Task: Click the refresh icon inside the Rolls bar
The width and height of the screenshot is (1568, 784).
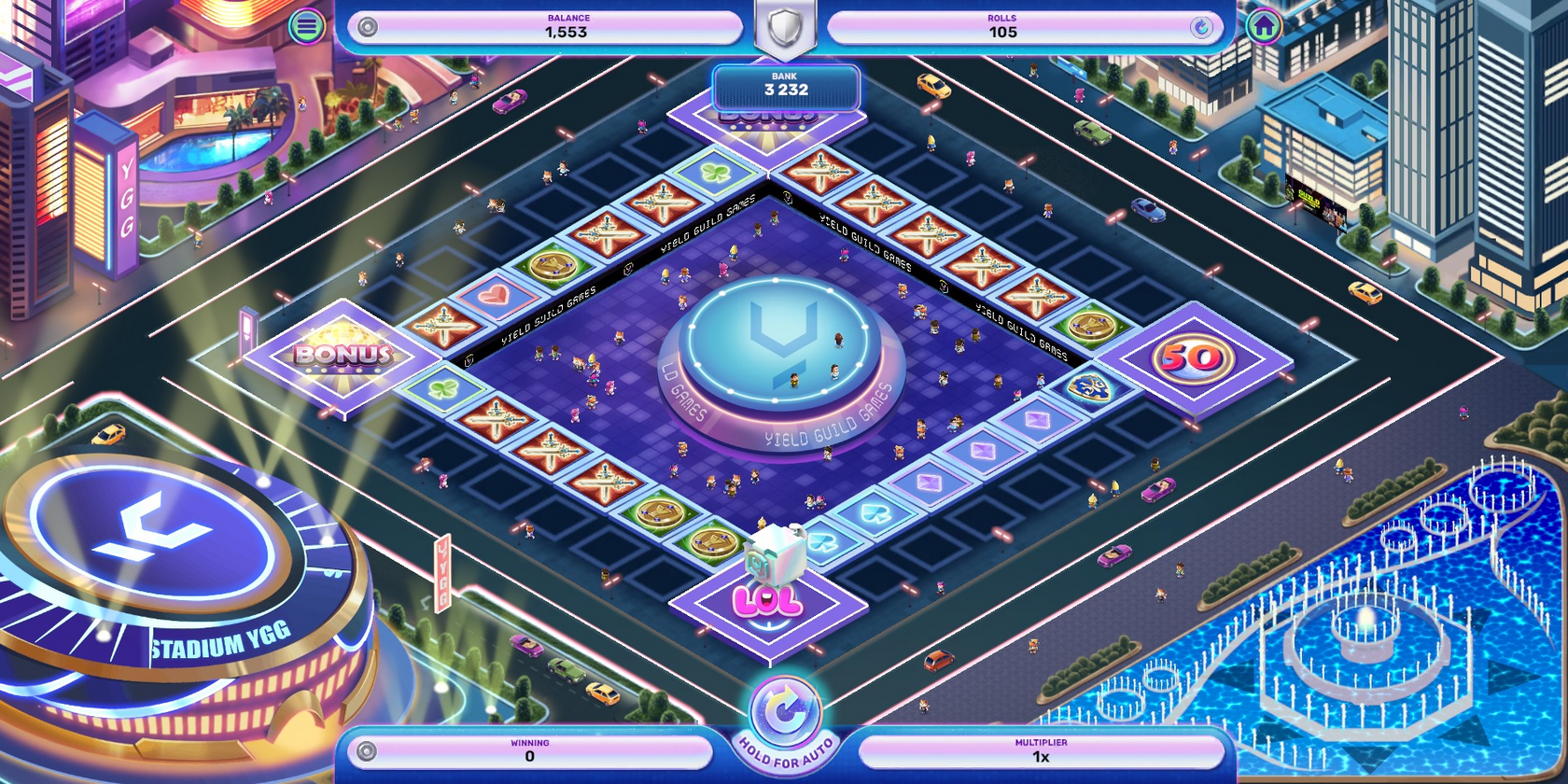Action: [1203, 28]
